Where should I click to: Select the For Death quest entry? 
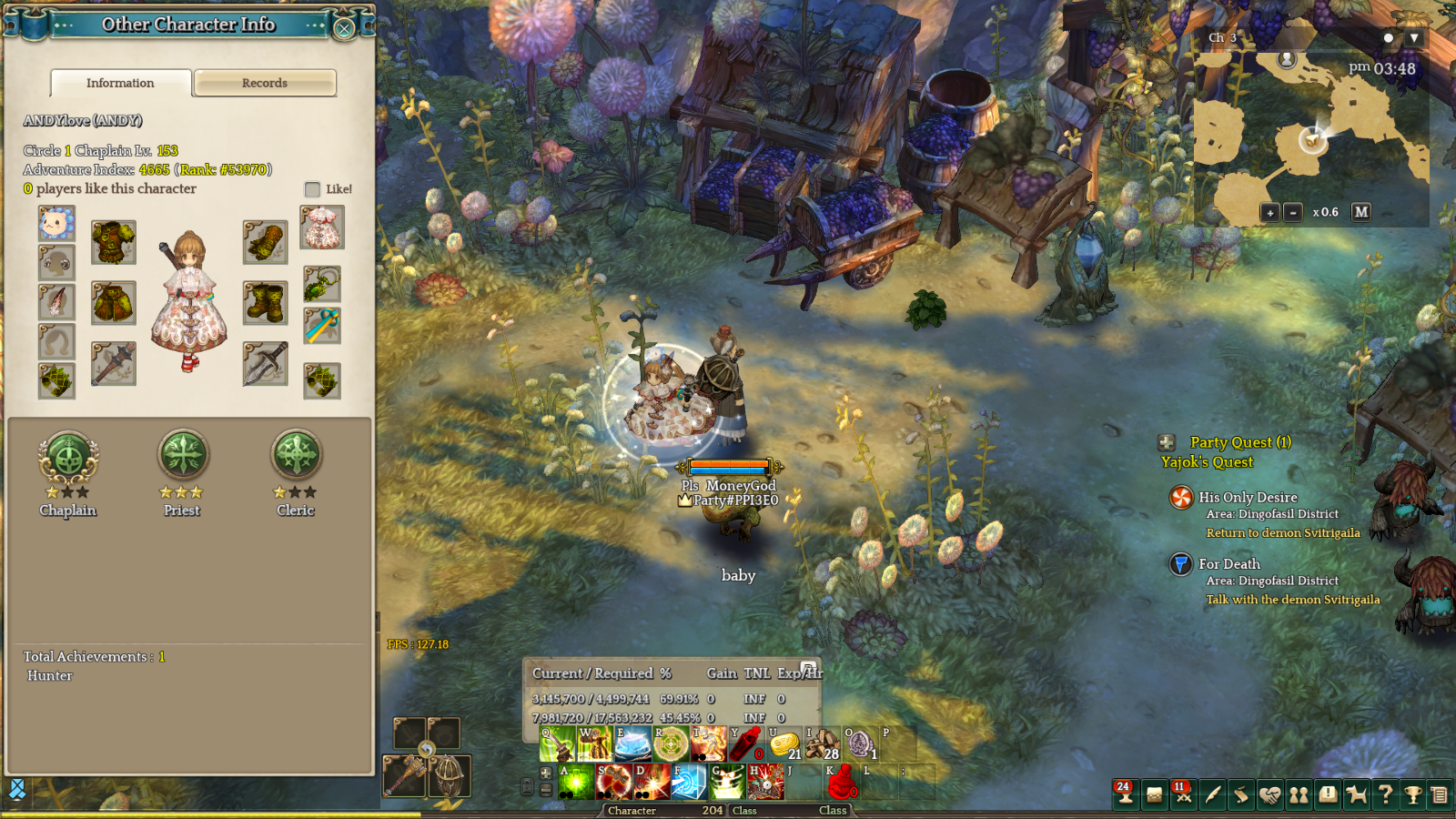tap(1229, 564)
